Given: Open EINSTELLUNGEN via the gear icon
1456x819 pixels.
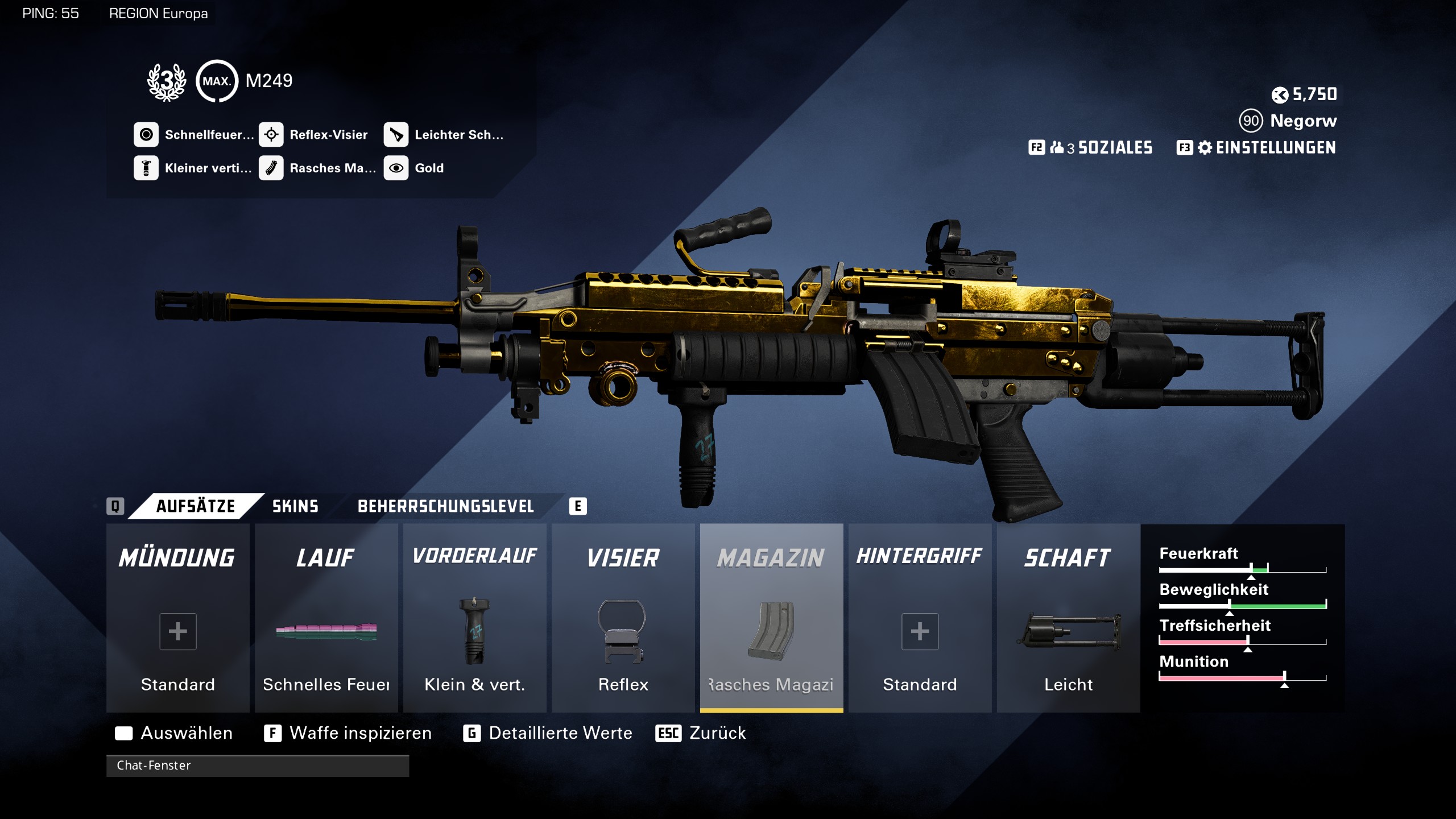Looking at the screenshot, I should tap(1204, 148).
